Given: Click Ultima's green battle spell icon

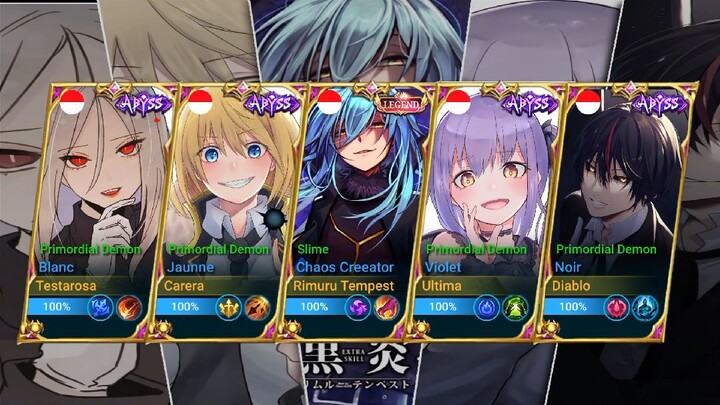Looking at the screenshot, I should coord(517,307).
